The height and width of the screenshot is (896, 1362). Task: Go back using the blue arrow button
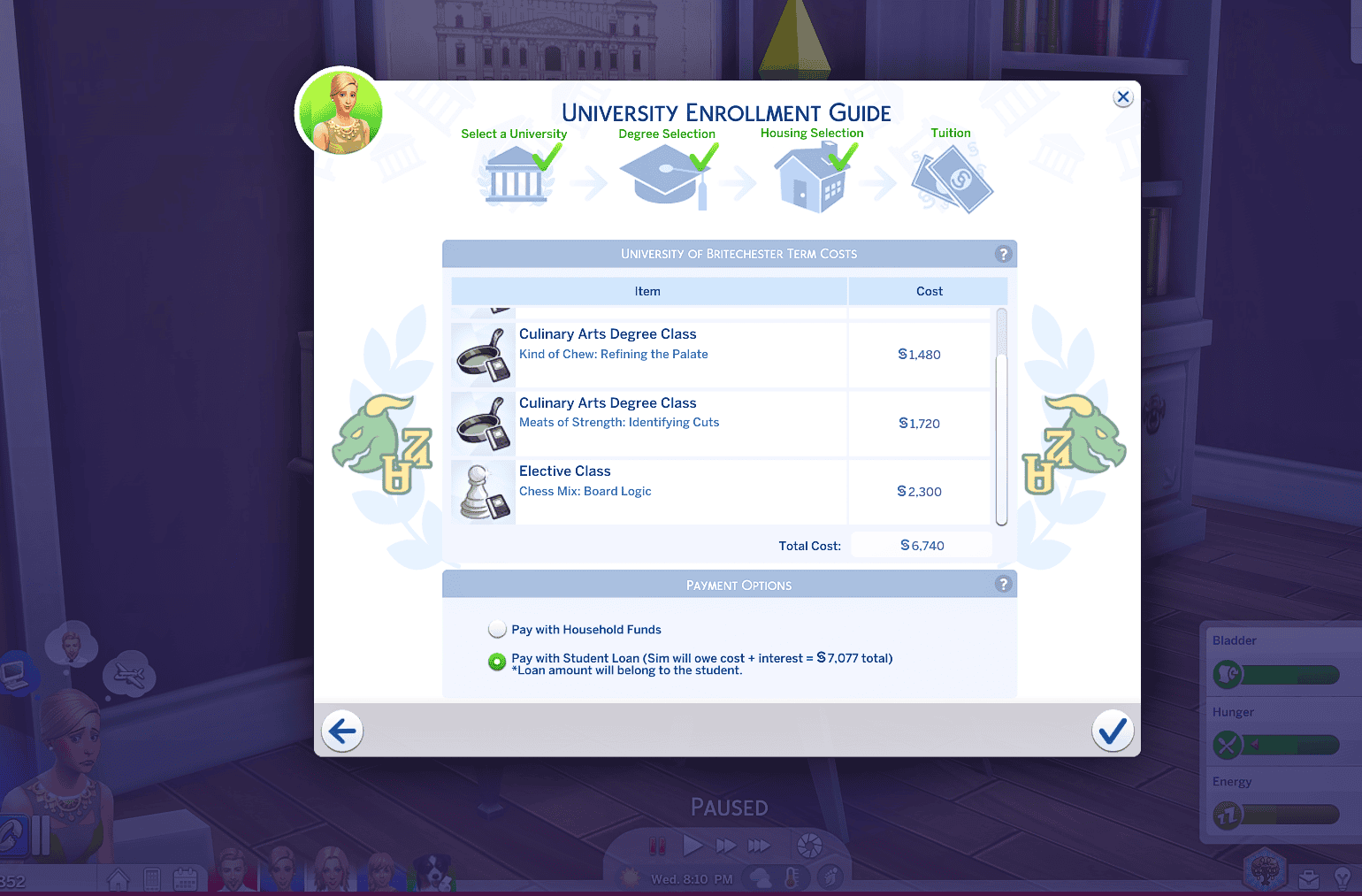coord(342,731)
